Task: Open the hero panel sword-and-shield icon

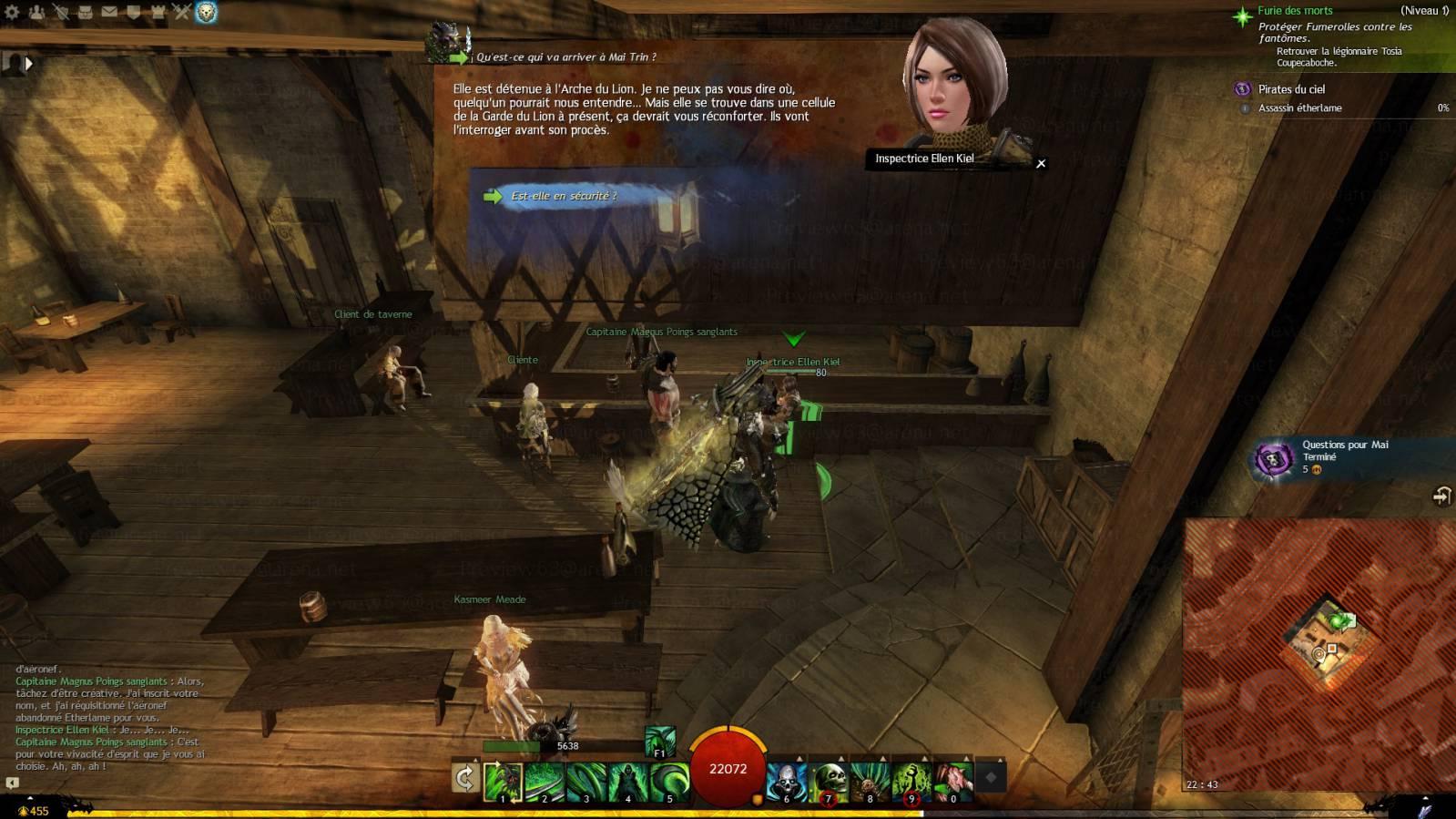Action: point(61,12)
